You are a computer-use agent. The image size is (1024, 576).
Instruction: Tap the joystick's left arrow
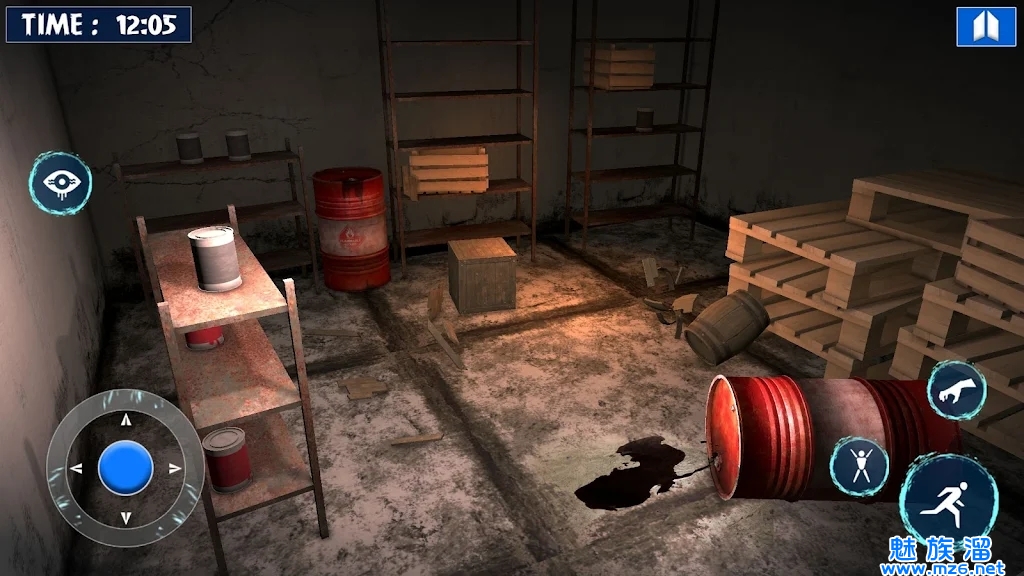point(77,468)
